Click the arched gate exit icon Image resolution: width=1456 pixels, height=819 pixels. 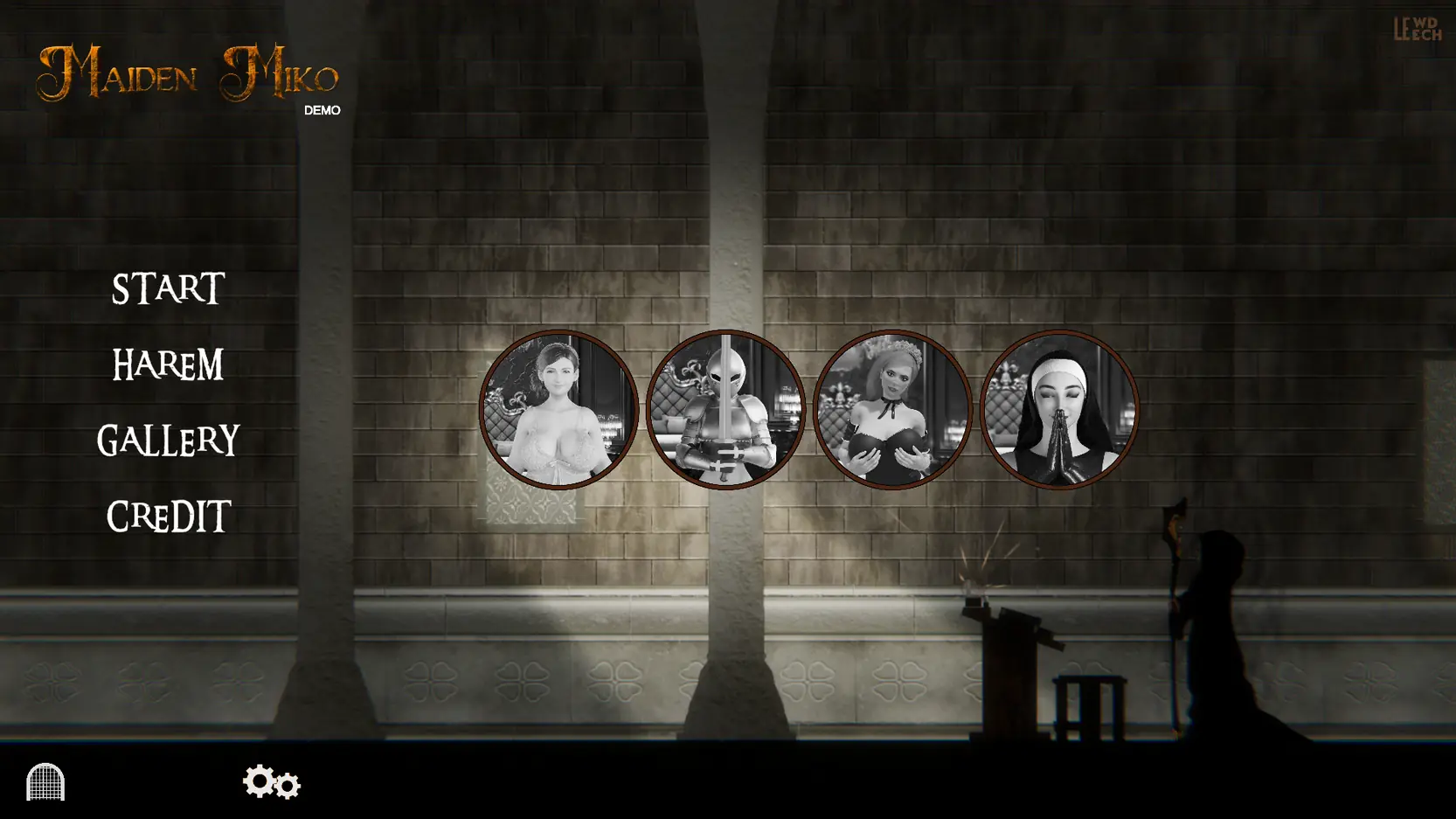click(x=45, y=781)
